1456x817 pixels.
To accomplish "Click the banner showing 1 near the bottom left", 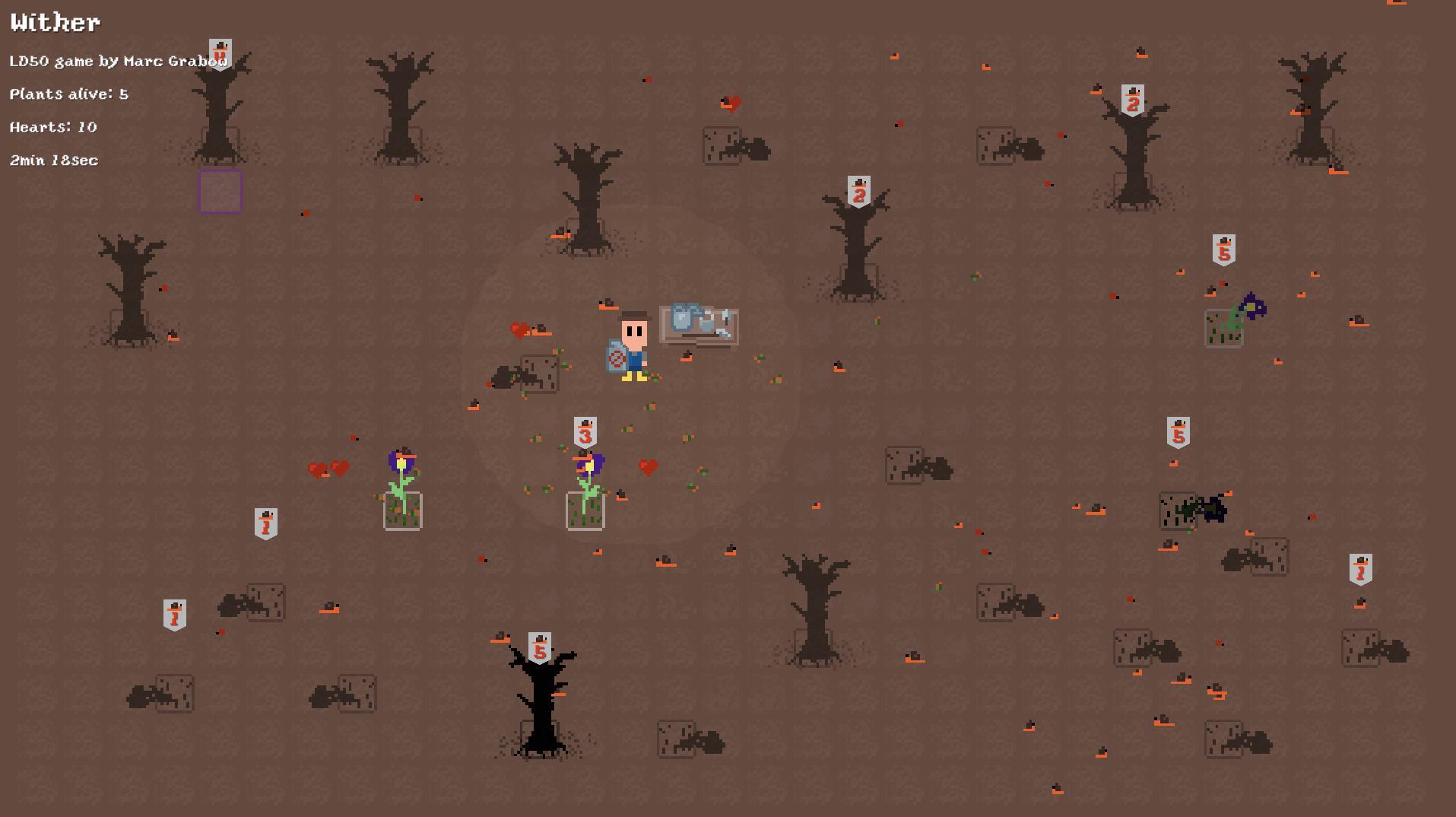I will click(x=173, y=613).
